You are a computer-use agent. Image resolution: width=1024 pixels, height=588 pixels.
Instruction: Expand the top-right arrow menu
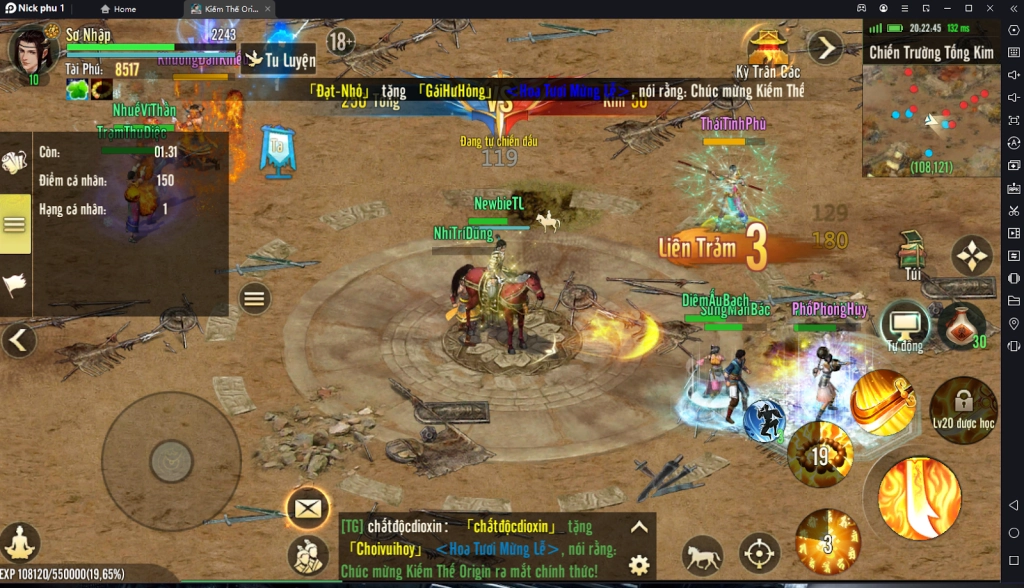pos(825,47)
